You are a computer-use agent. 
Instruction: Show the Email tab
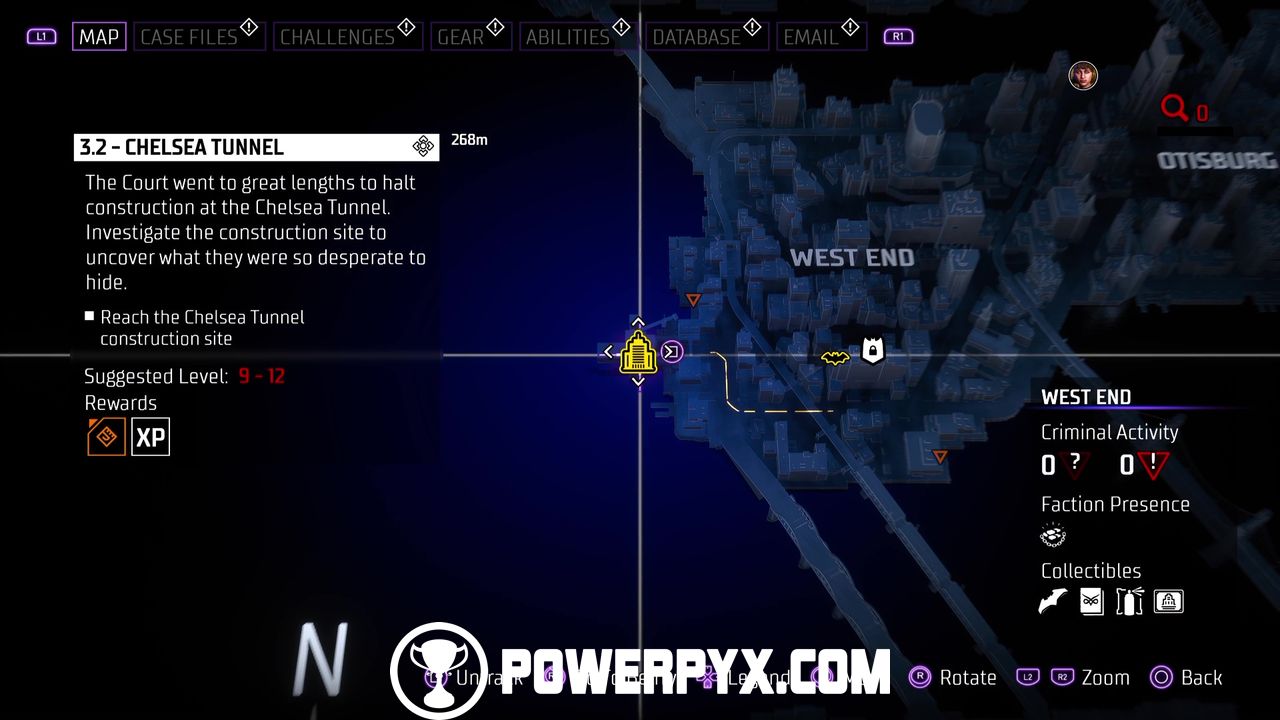811,37
